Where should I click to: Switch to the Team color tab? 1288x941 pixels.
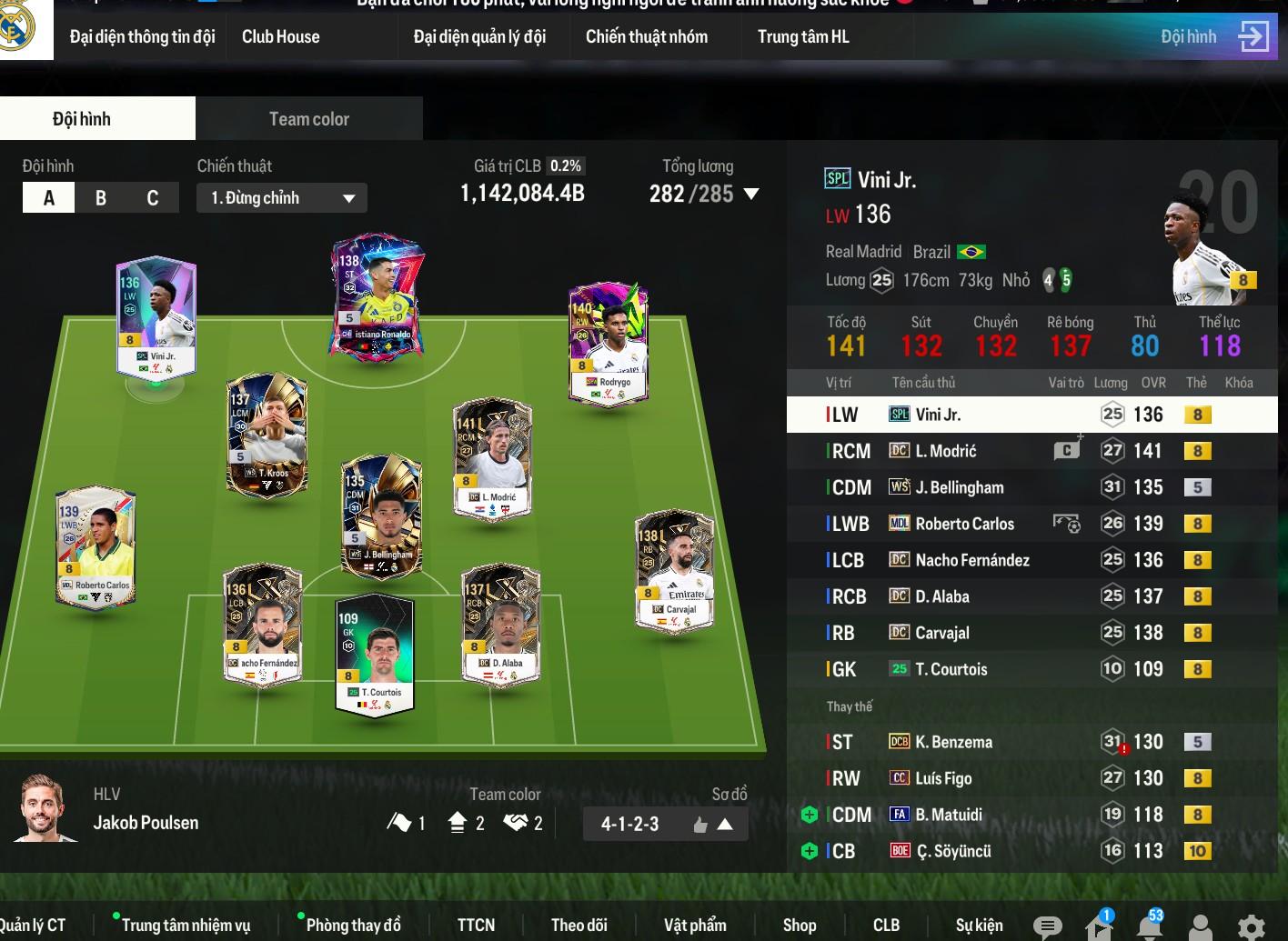[x=308, y=119]
